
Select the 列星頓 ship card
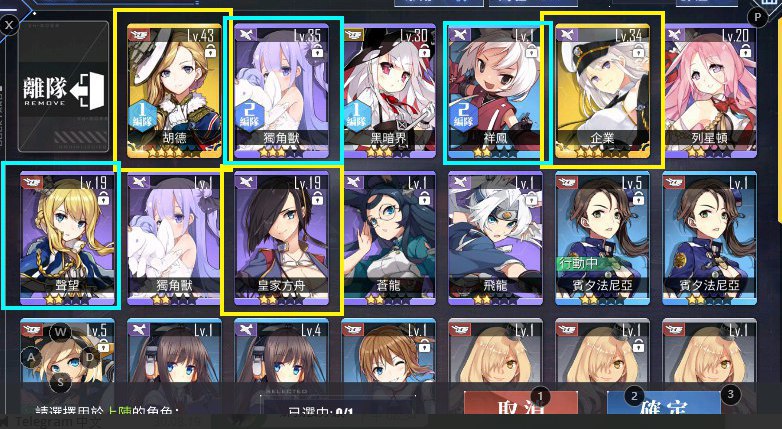[710, 88]
